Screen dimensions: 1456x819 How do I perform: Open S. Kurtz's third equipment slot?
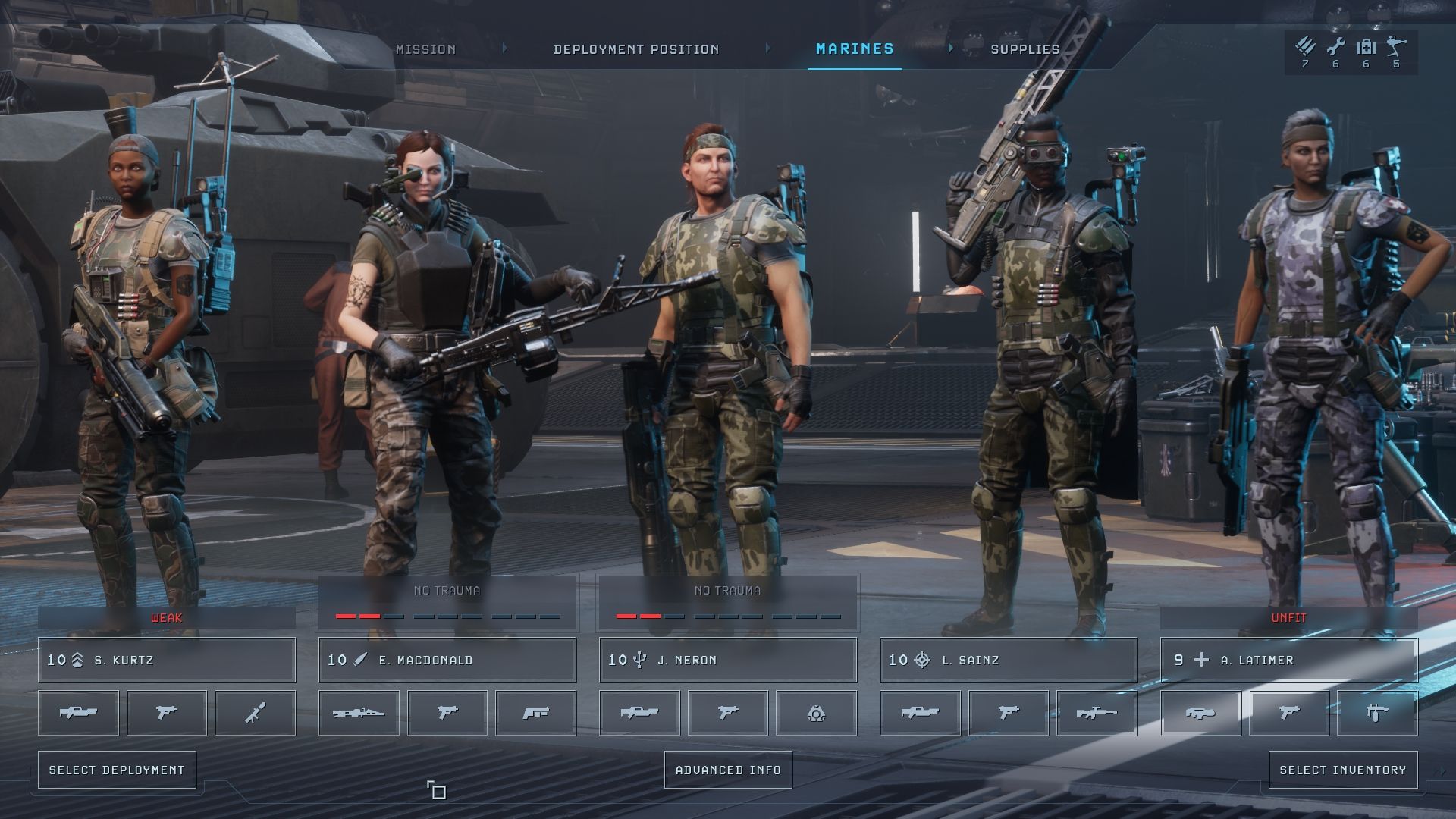[255, 713]
